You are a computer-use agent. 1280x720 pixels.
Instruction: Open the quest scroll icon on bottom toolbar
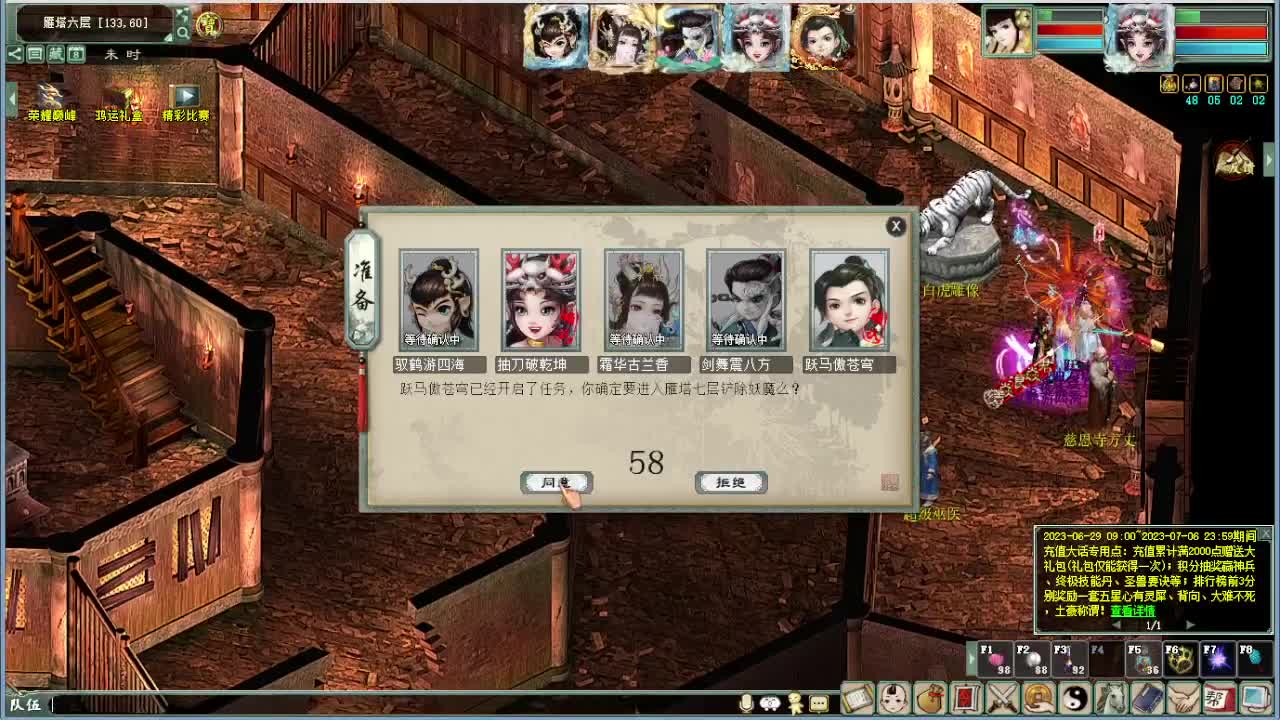coord(857,700)
